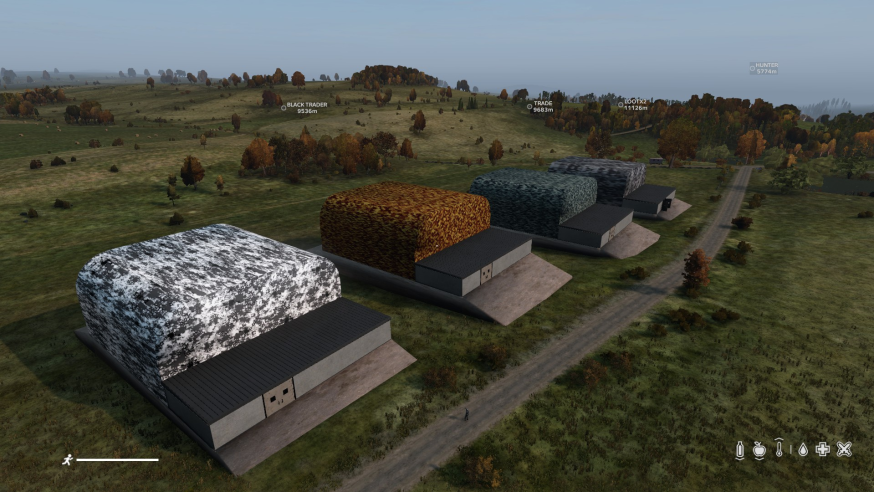Click the HUNTER waypoint marker
Image resolution: width=874 pixels, height=492 pixels.
753,68
